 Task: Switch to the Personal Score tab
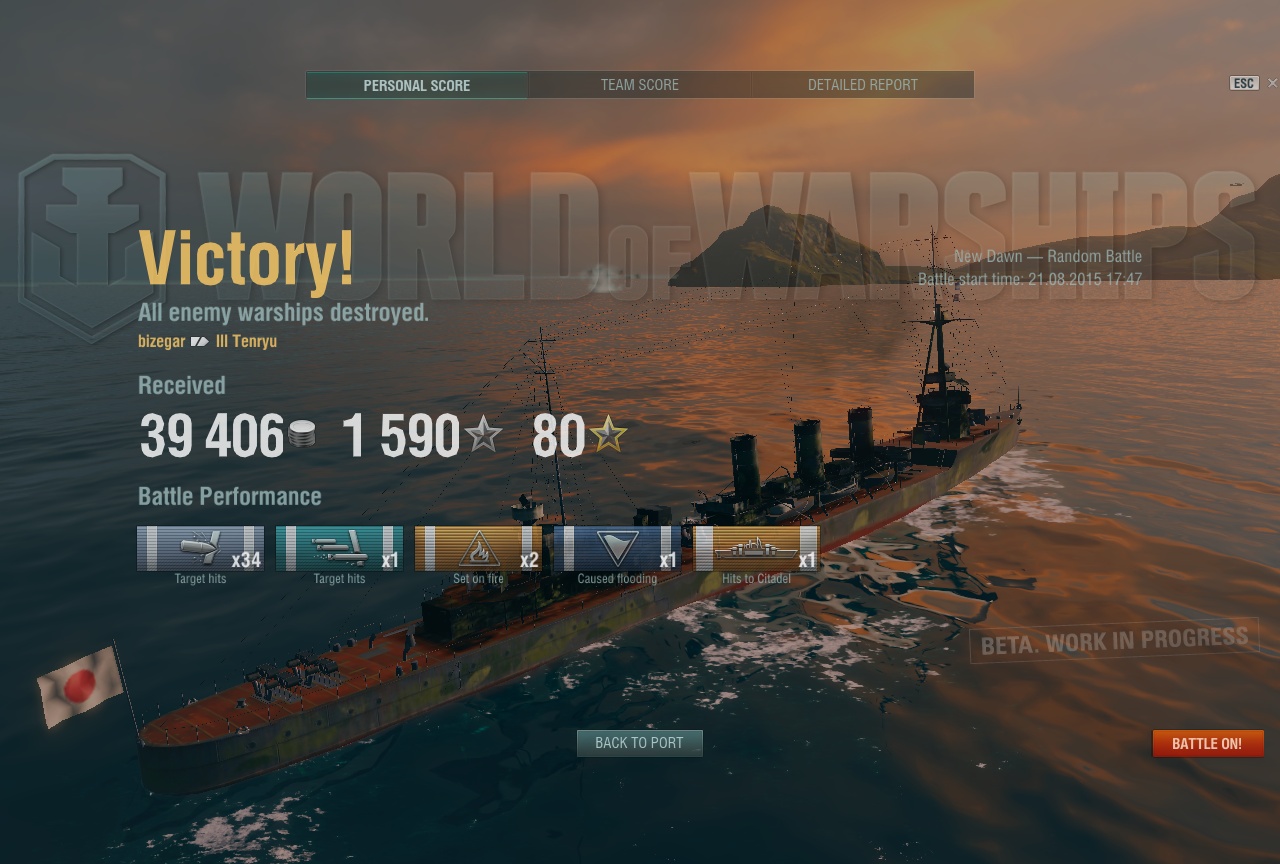coord(417,85)
